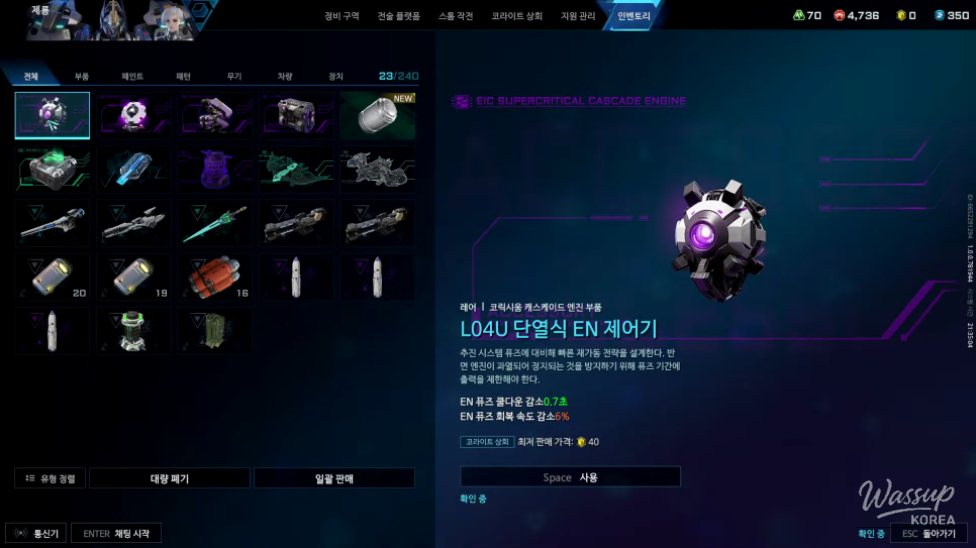Viewport: 976px width, 548px height.
Task: Return with the 돌아가기 button
Action: 930,534
